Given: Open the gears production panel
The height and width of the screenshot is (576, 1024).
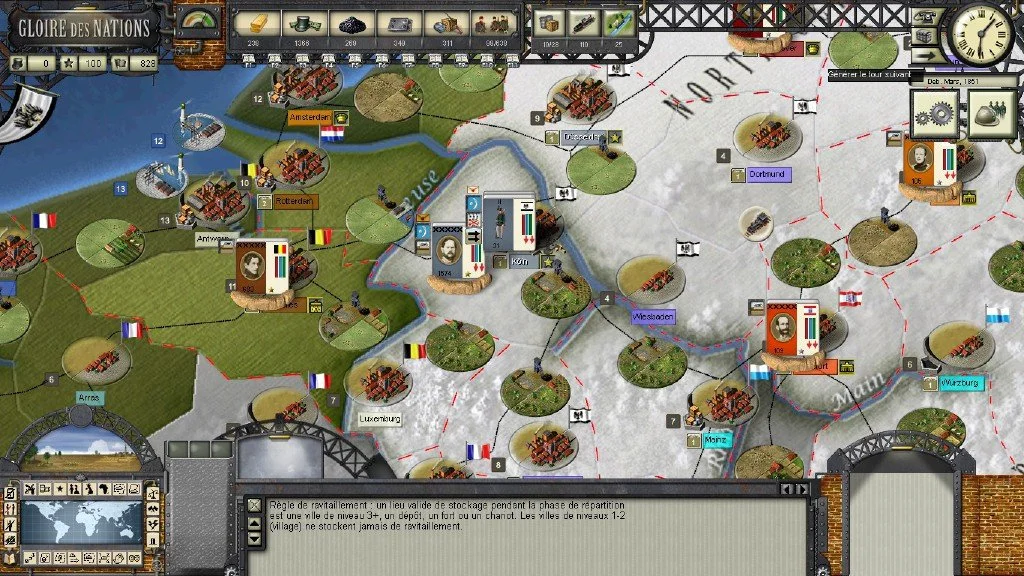Looking at the screenshot, I should point(934,114).
